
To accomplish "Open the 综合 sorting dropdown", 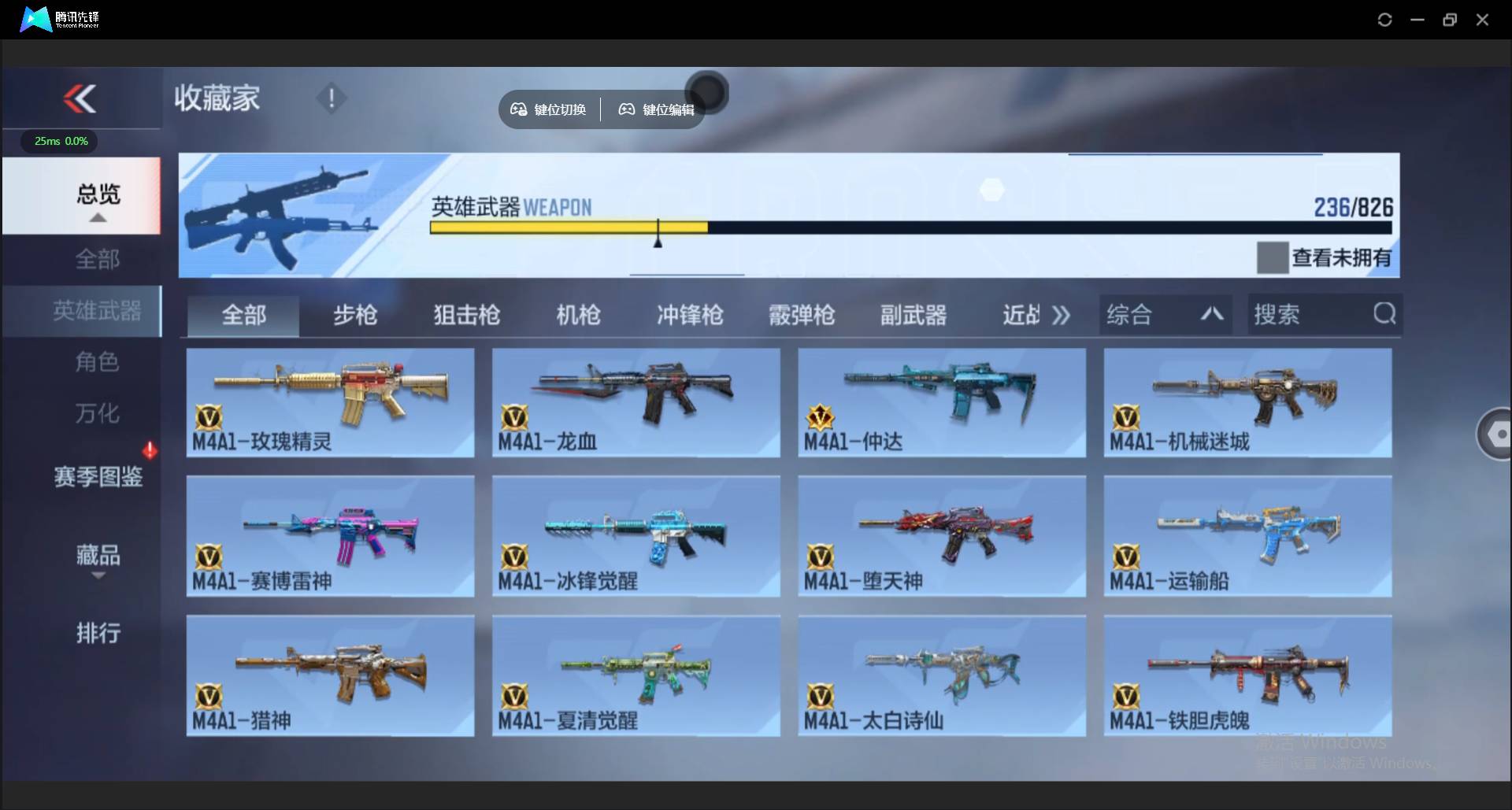I will (x=1165, y=314).
